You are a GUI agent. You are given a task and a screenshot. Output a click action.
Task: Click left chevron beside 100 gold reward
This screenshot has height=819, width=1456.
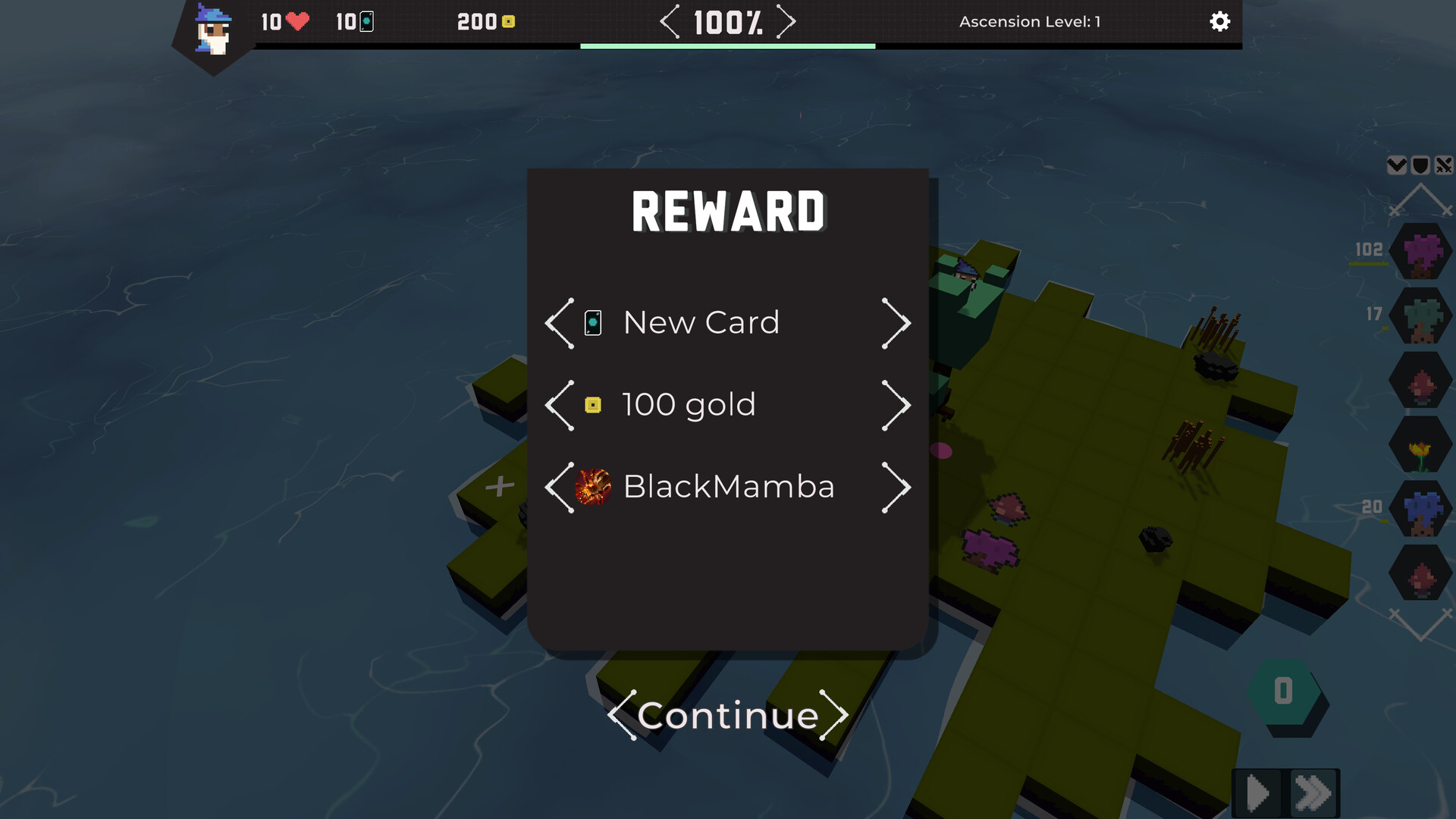557,405
